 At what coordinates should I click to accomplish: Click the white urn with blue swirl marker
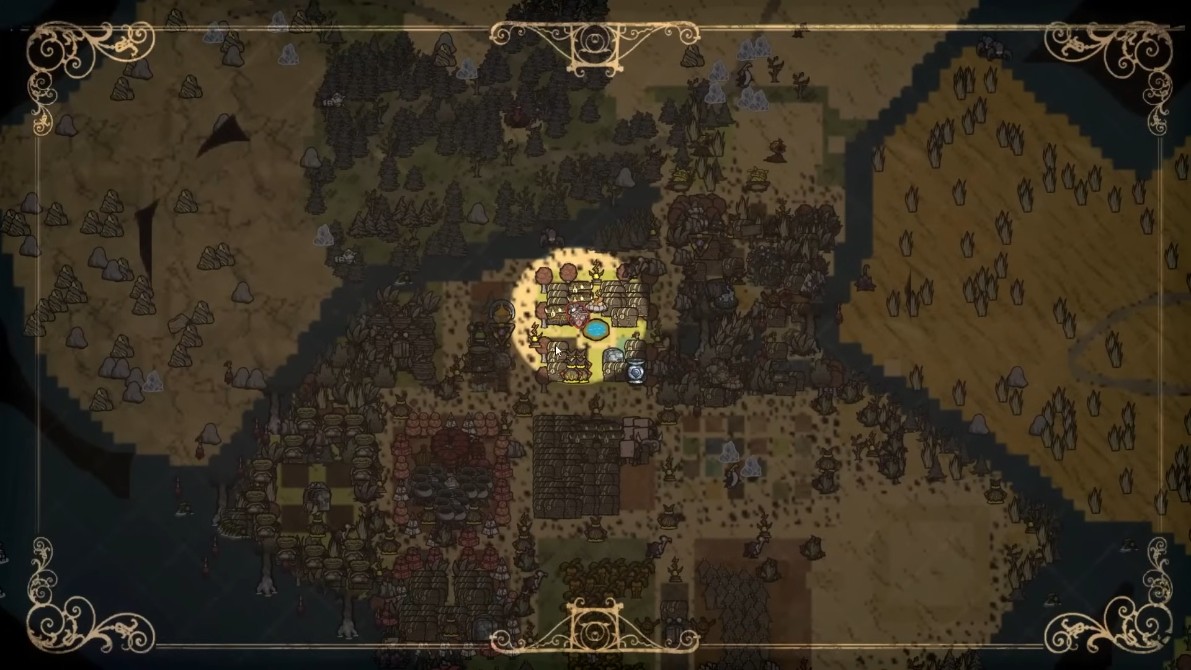[x=636, y=371]
